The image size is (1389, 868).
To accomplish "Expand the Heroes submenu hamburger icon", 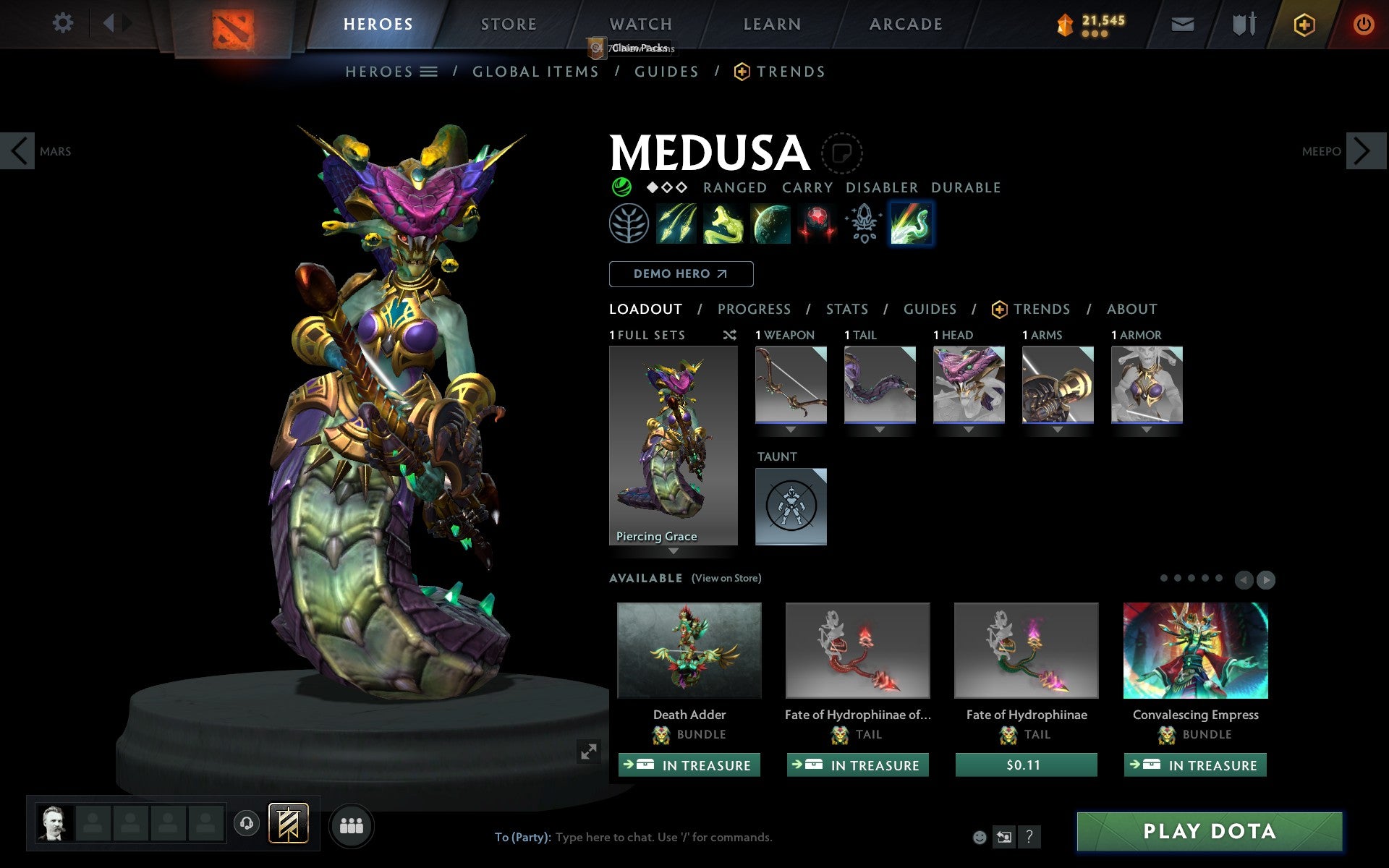I will pyautogui.click(x=428, y=72).
